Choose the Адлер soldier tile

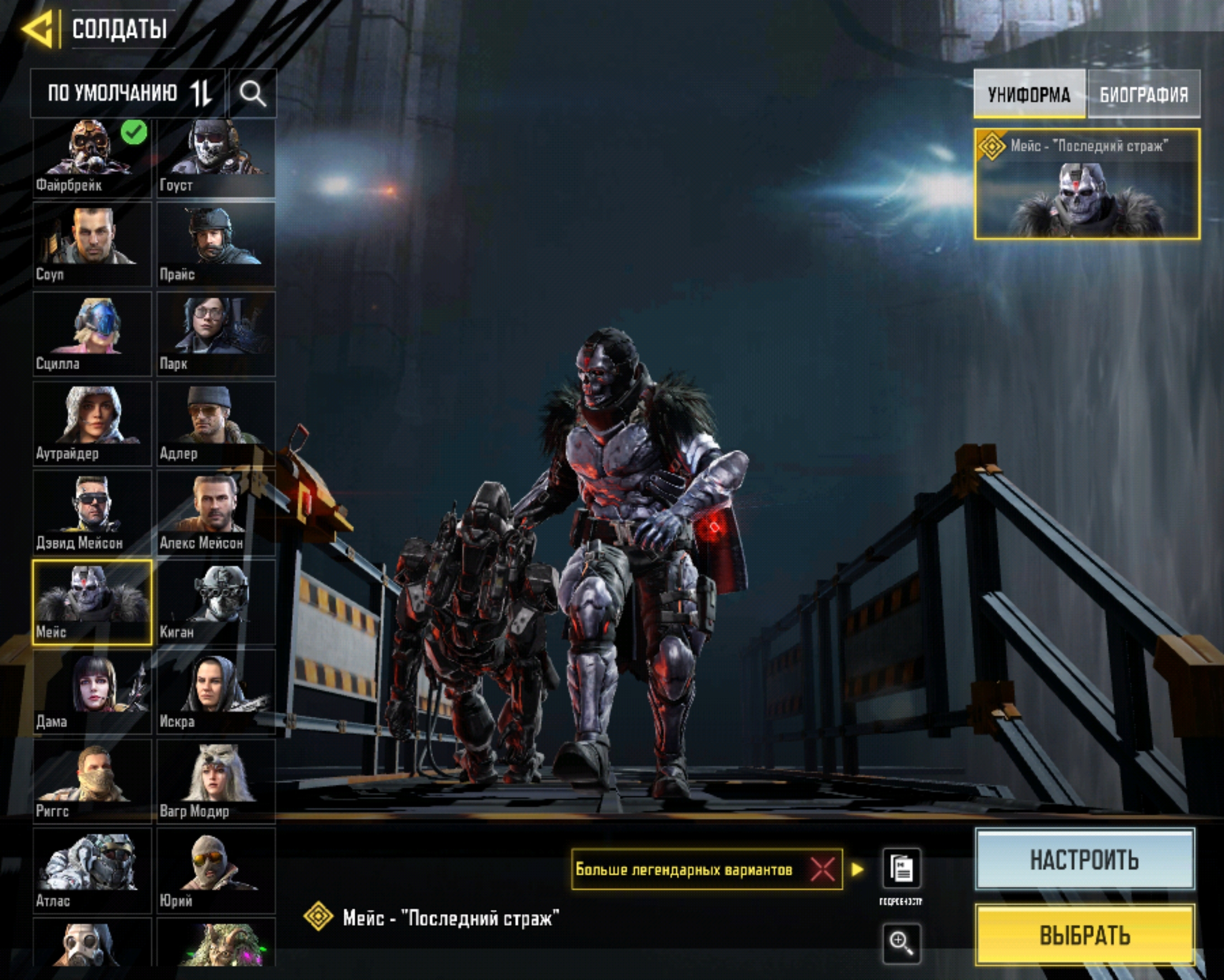coord(216,423)
